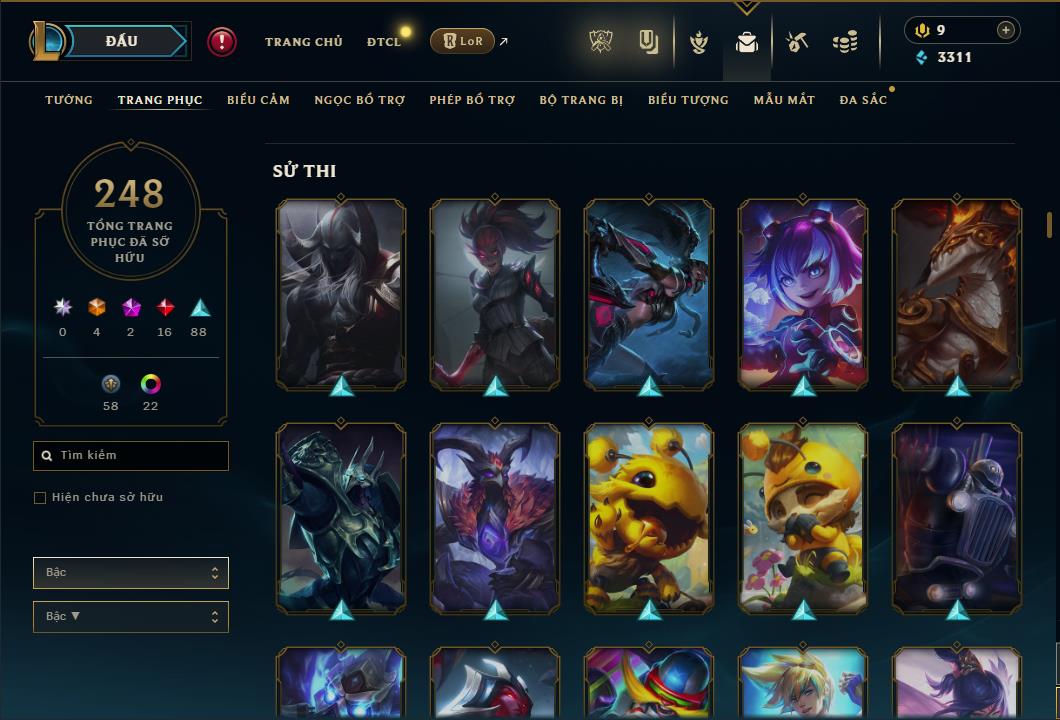Open the BỘ TRANG BỊ item sets tab
Image resolution: width=1060 pixels, height=720 pixels.
click(x=581, y=100)
